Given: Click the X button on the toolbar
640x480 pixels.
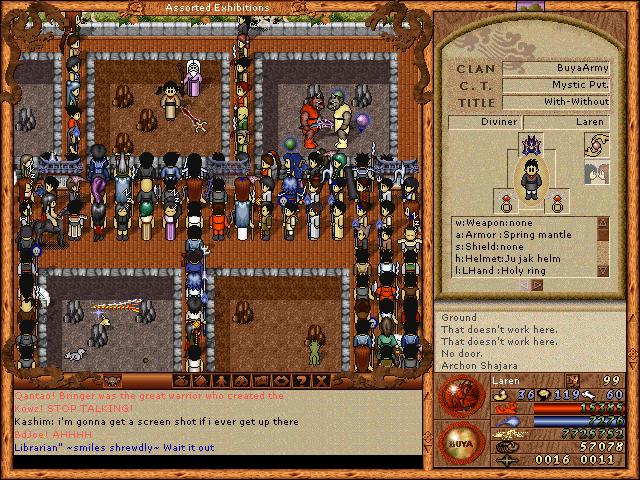Looking at the screenshot, I should (x=322, y=381).
